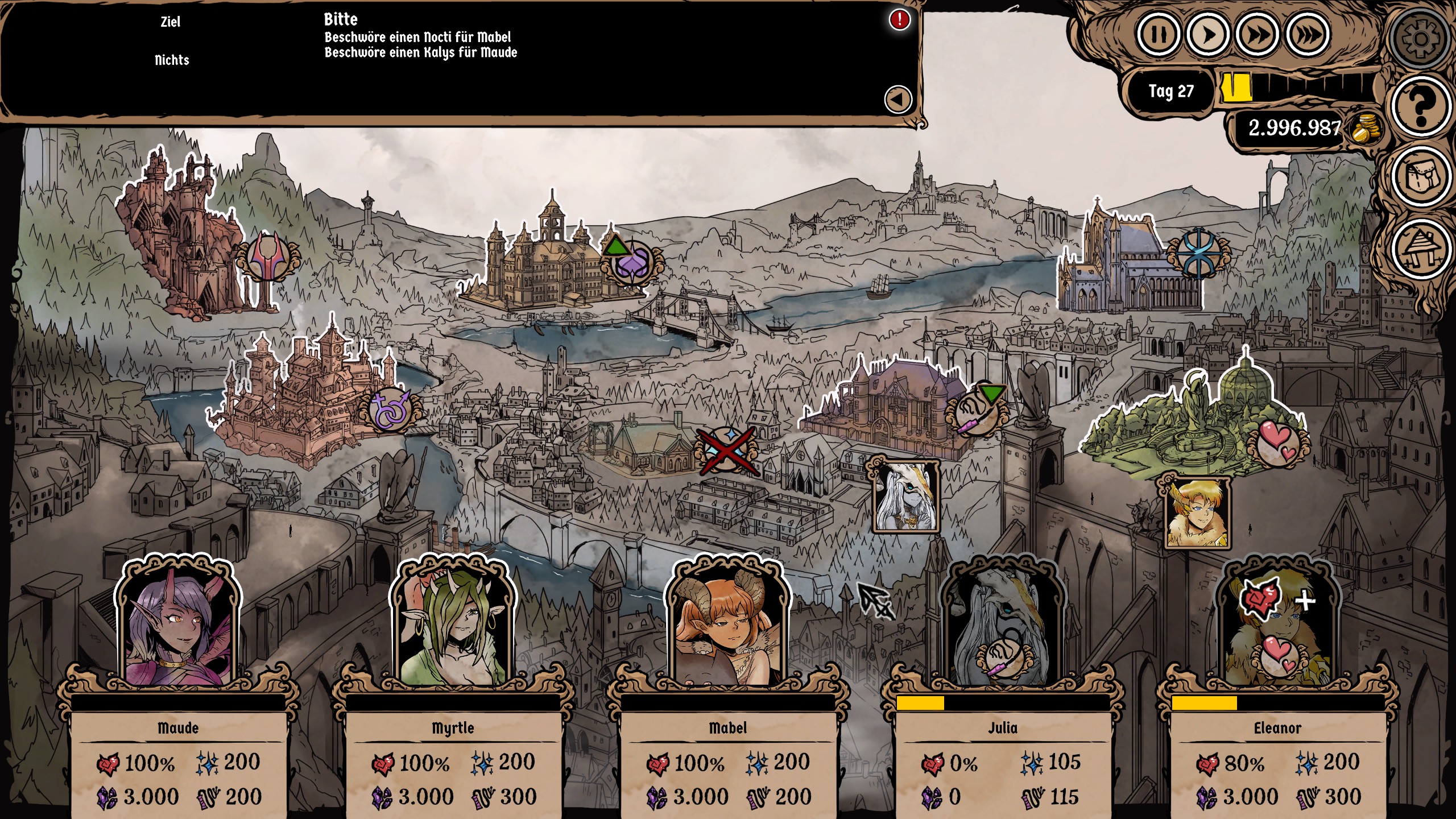The width and height of the screenshot is (1456, 819).
Task: Pause the game time
Action: click(1158, 35)
